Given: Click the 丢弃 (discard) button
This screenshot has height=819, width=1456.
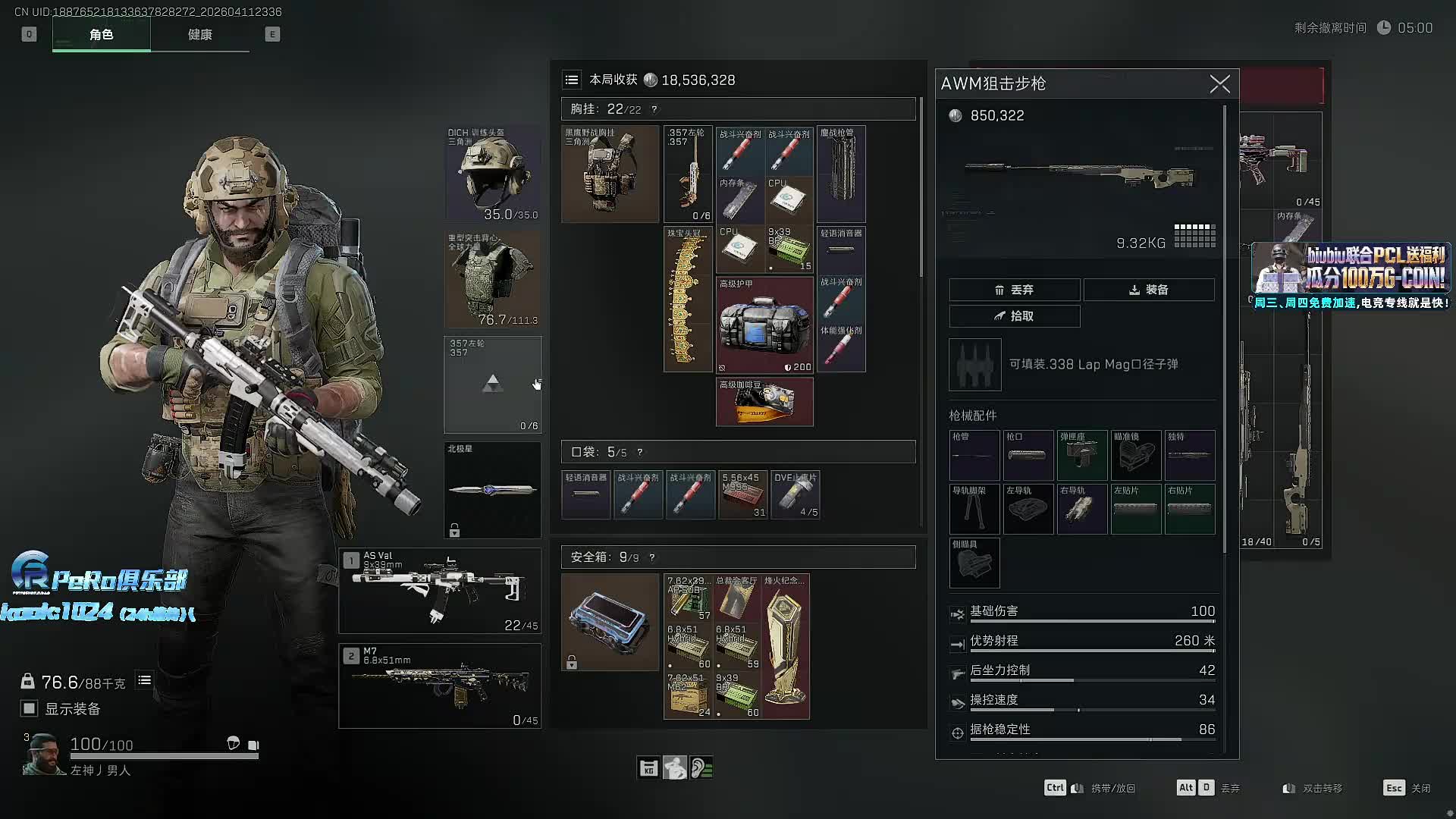Looking at the screenshot, I should [1014, 290].
